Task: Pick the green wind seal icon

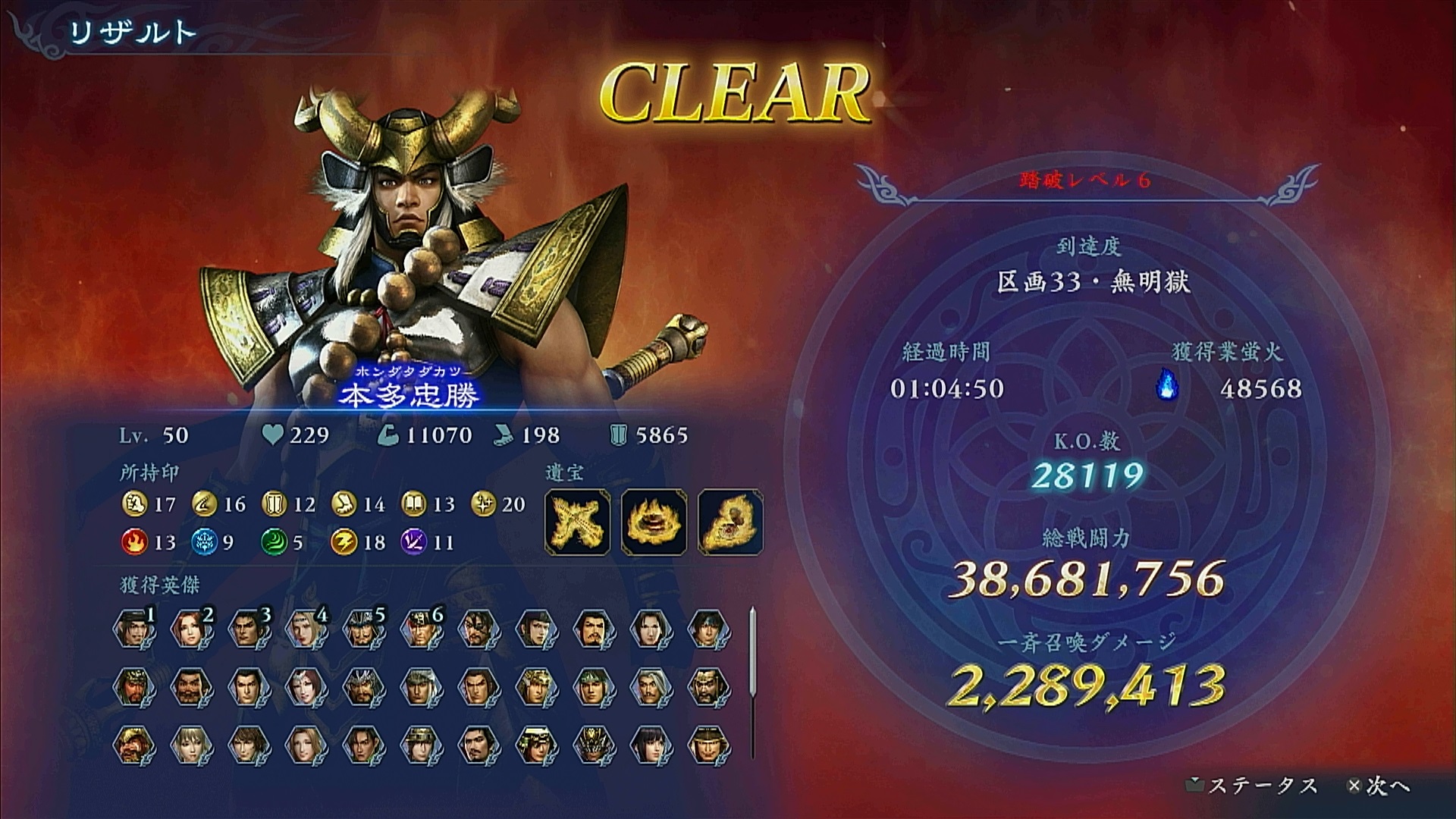Action: (273, 542)
